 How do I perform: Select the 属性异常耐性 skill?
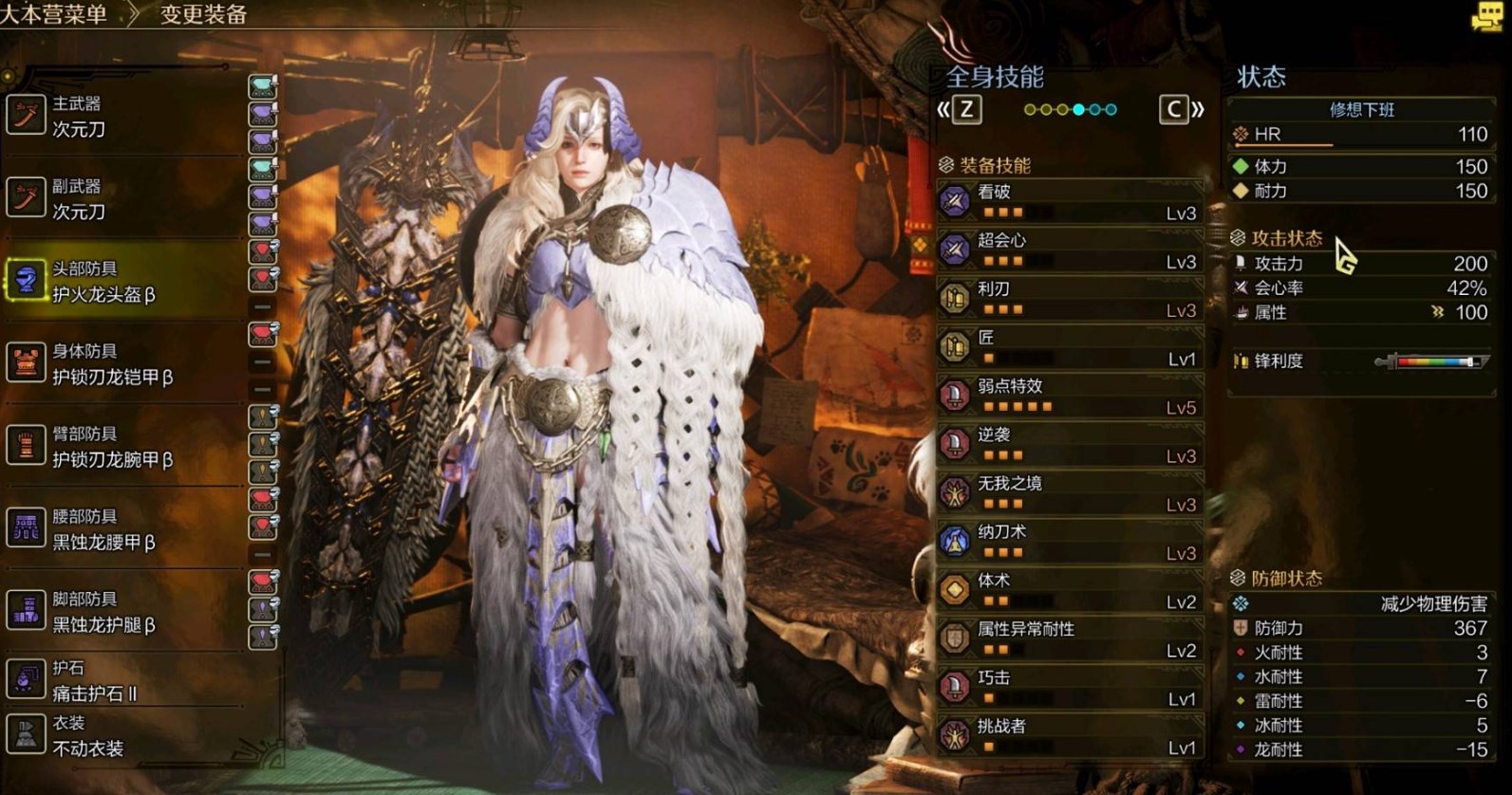pos(1070,638)
